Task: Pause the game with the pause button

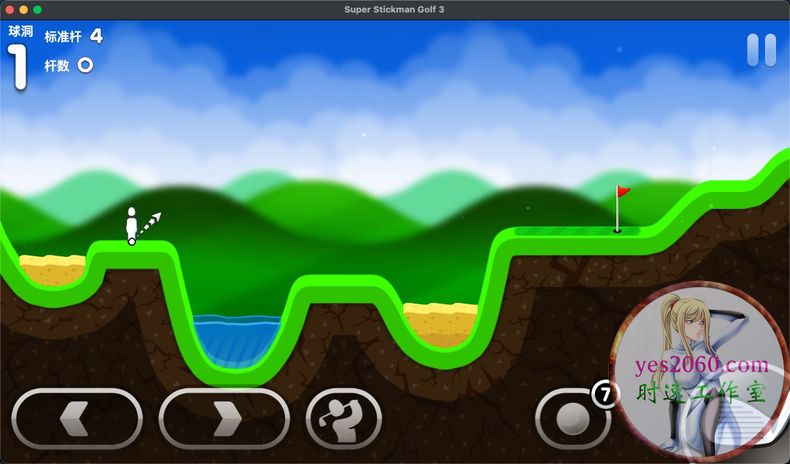Action: coord(761,50)
